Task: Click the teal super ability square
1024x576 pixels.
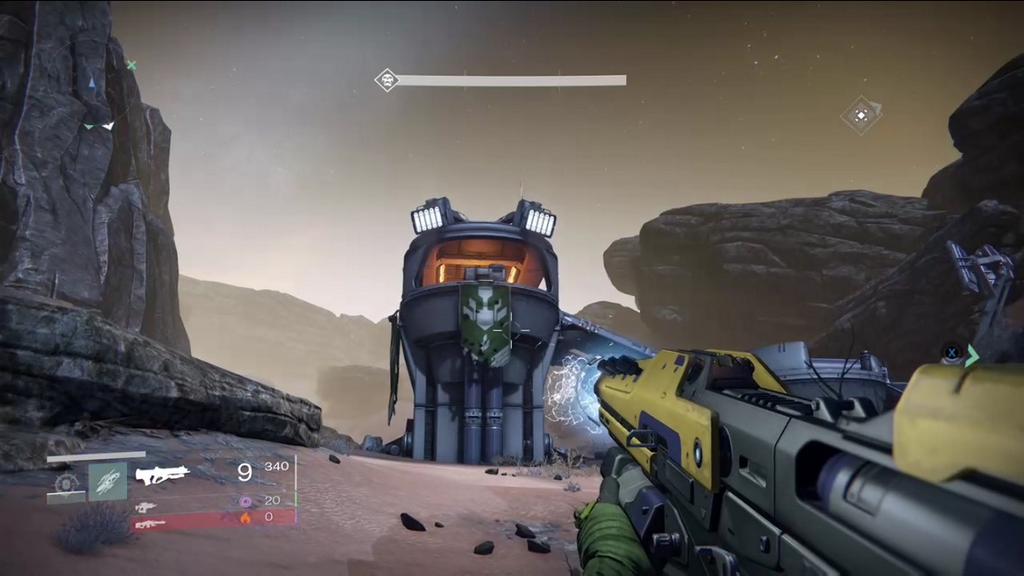Action: [x=107, y=481]
